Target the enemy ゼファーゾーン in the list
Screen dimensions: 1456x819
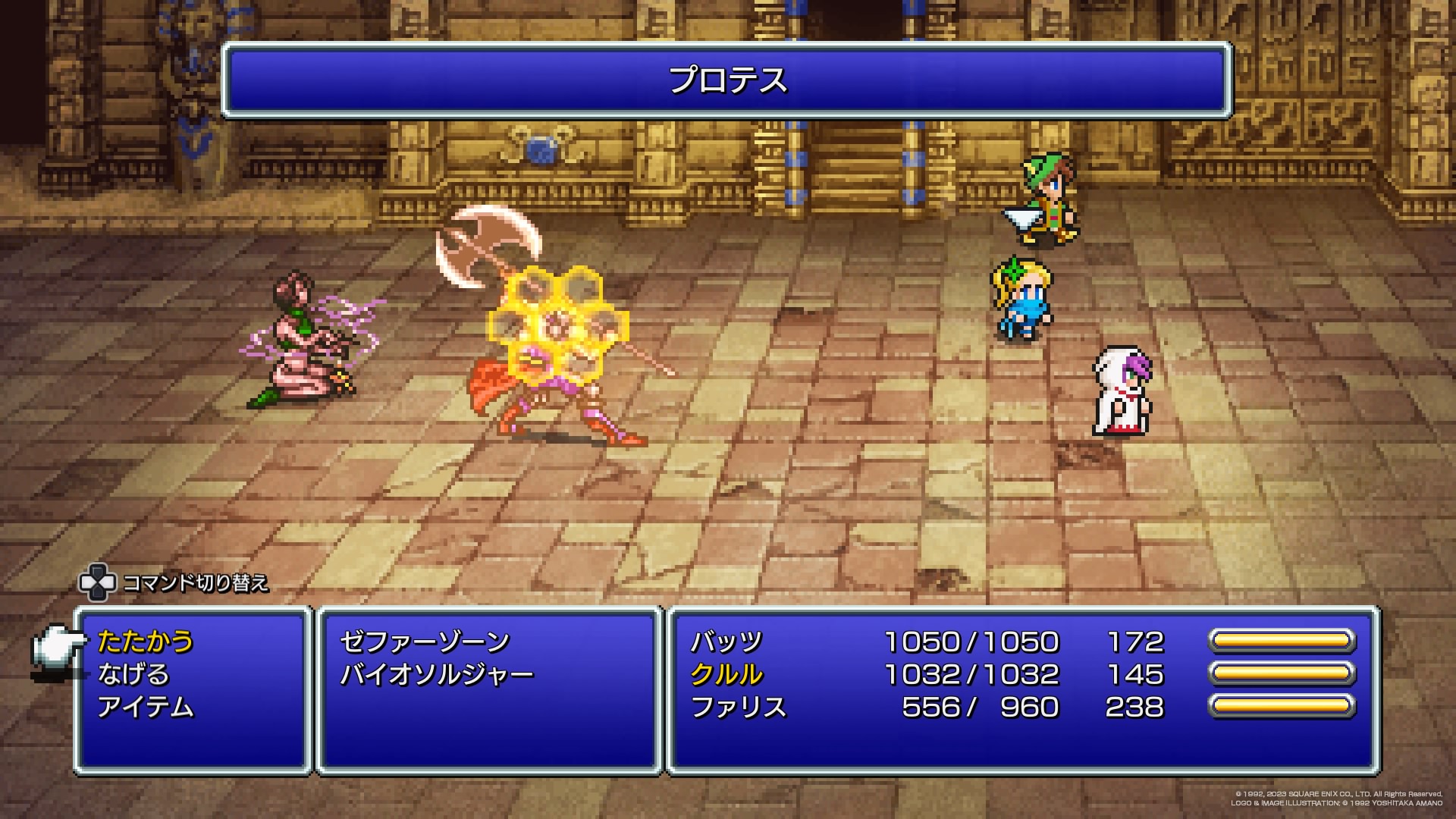coord(425,642)
